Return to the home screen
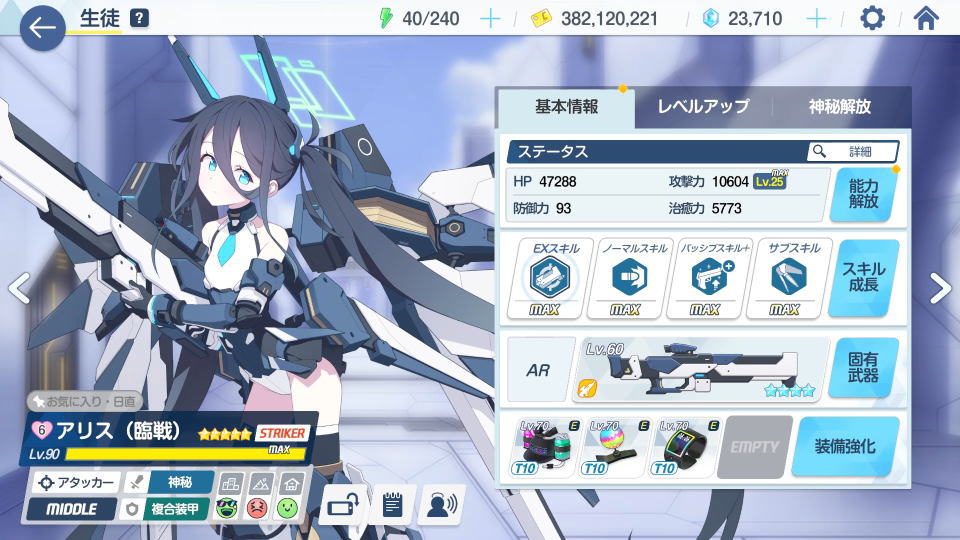 point(927,18)
